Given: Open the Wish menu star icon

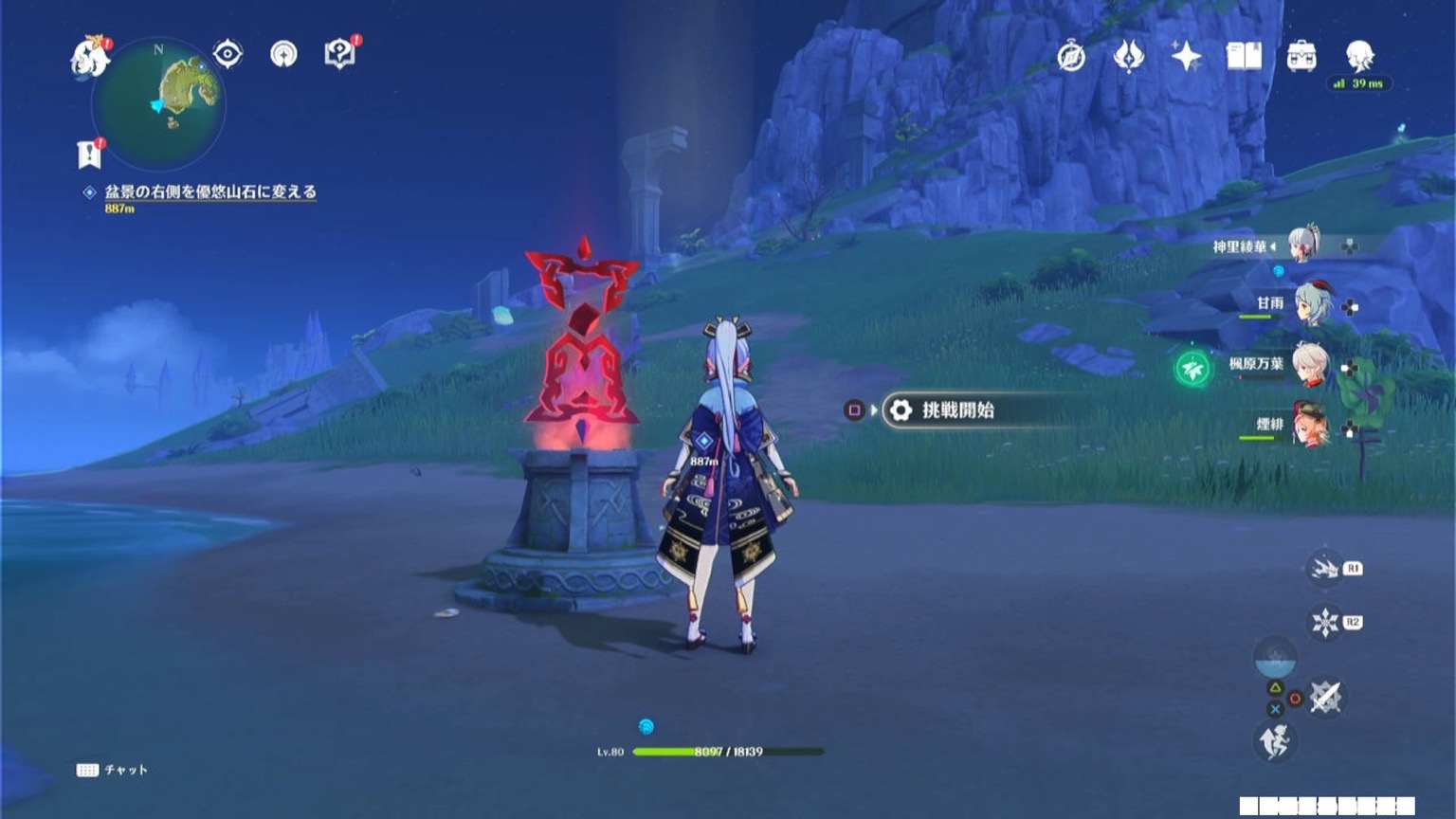Looking at the screenshot, I should (x=1186, y=57).
